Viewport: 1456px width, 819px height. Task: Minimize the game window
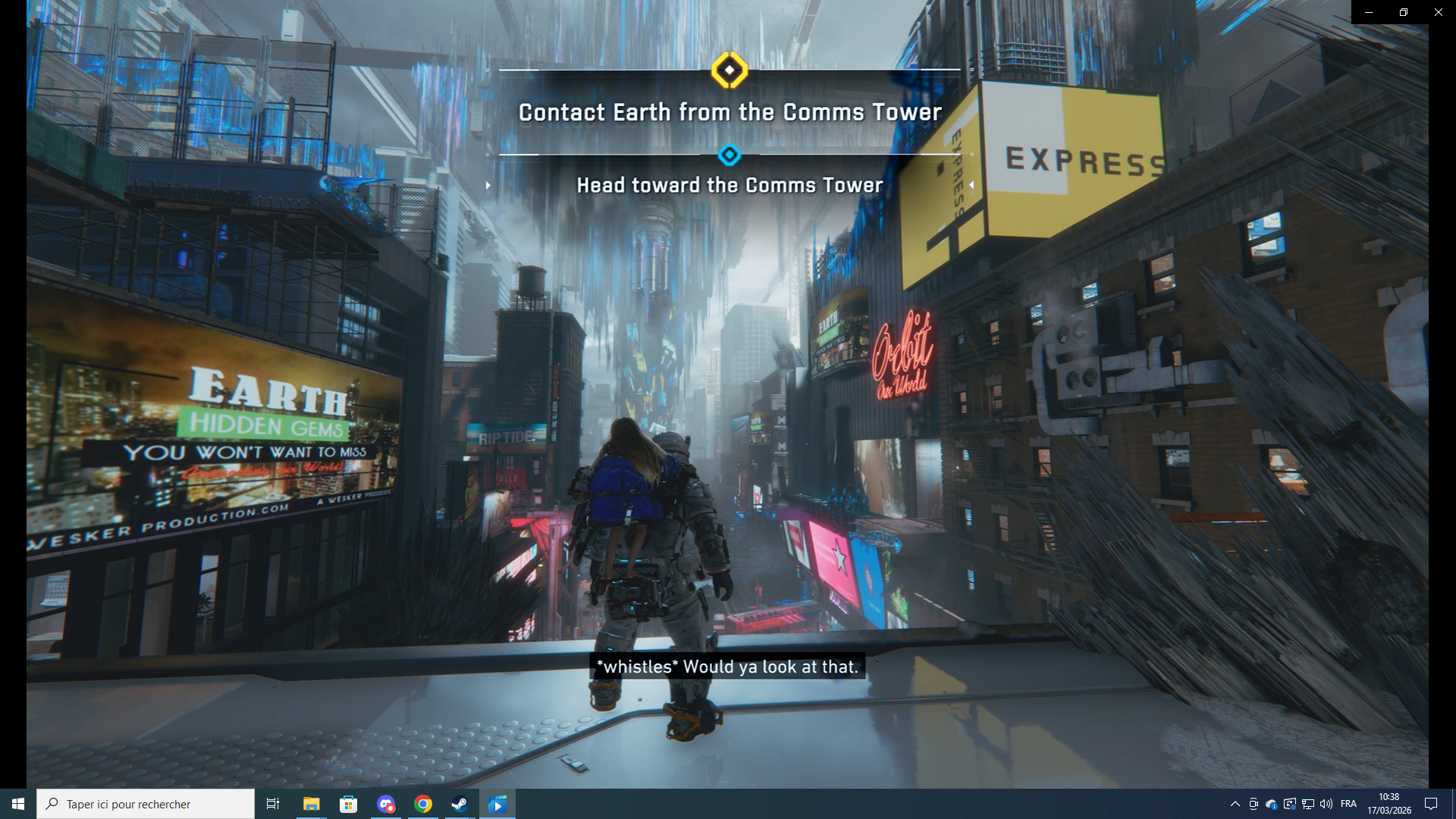(1369, 12)
